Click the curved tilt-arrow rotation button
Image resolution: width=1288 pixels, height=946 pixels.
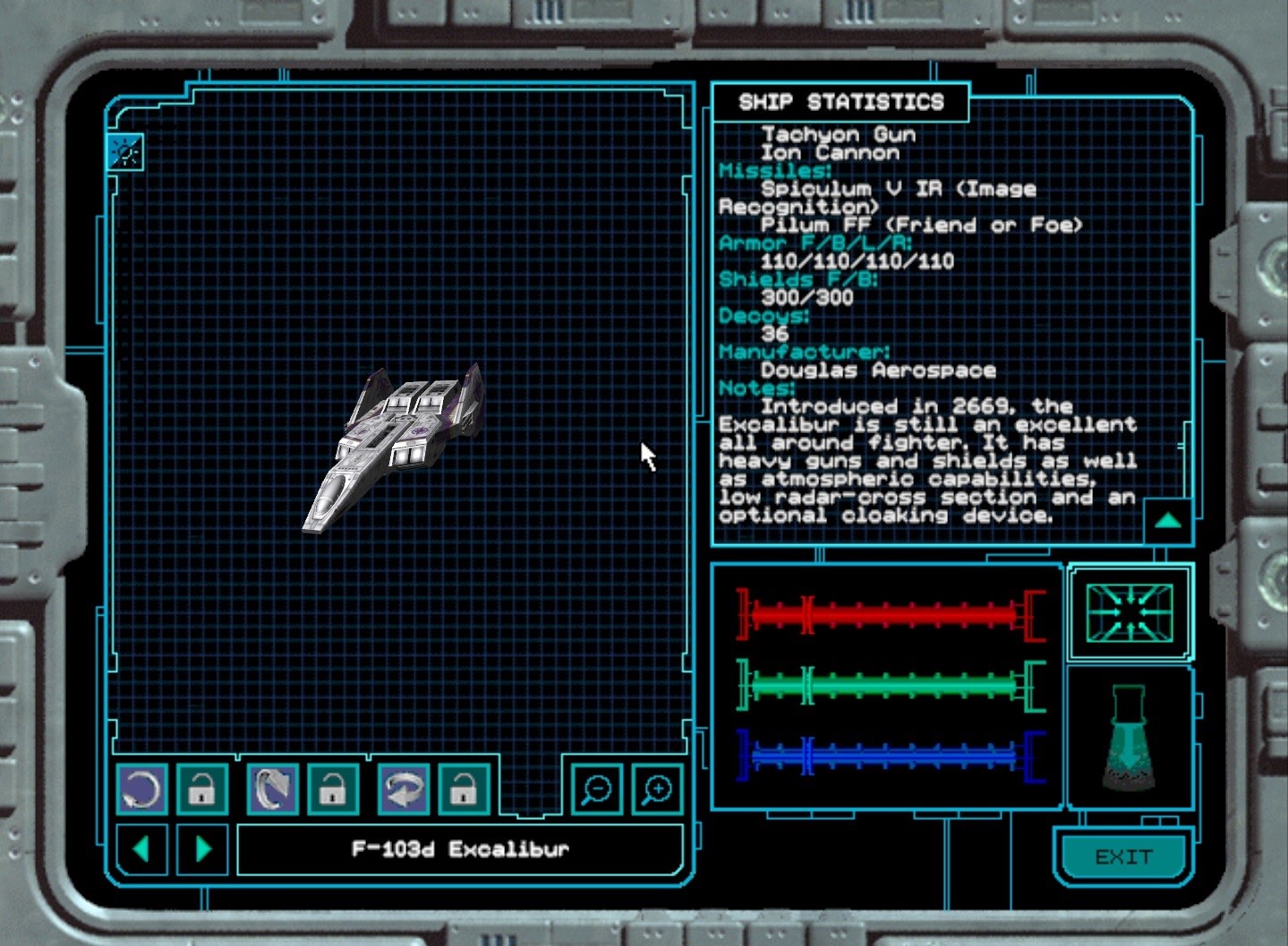tap(272, 789)
